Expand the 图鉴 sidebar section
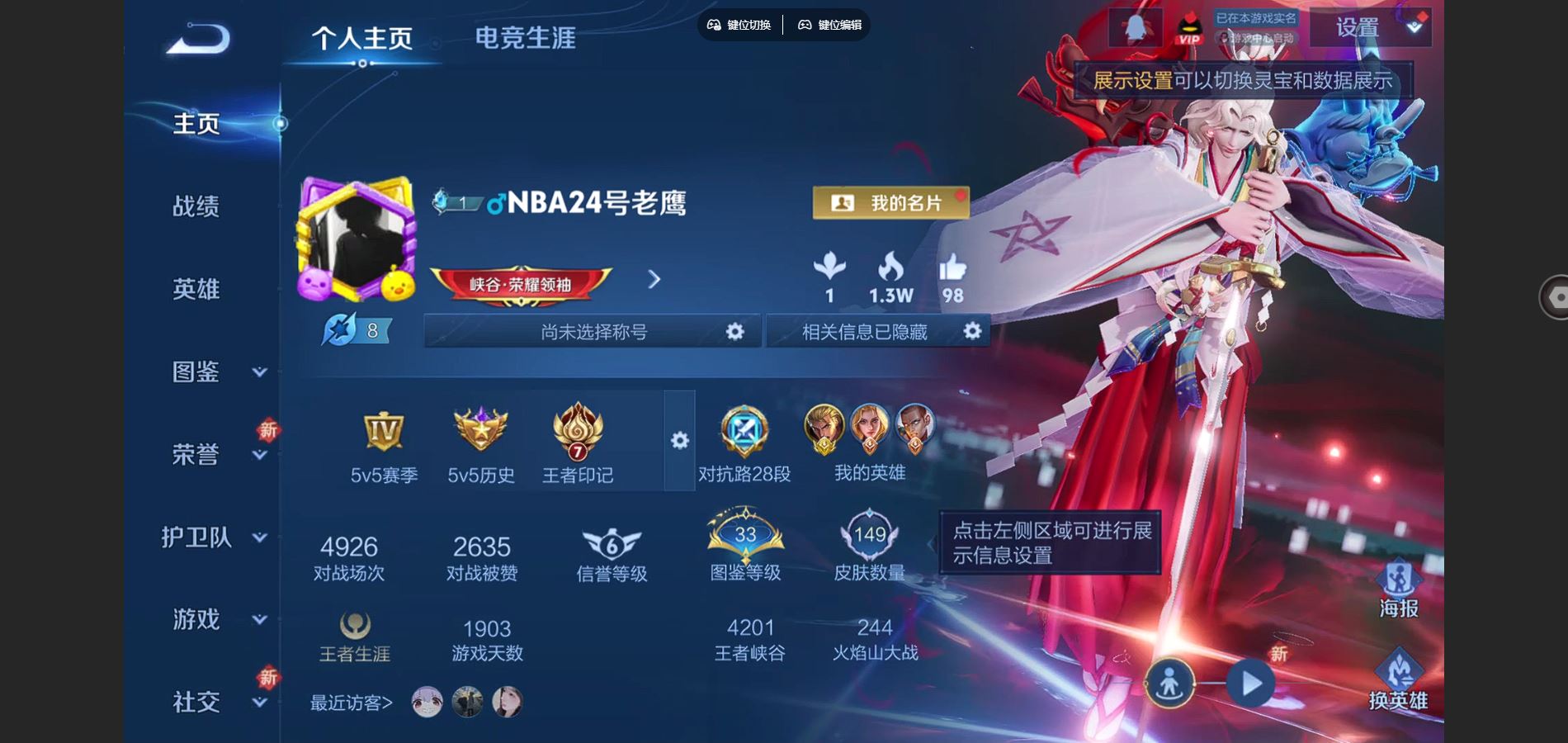The image size is (1568, 743). pyautogui.click(x=196, y=372)
